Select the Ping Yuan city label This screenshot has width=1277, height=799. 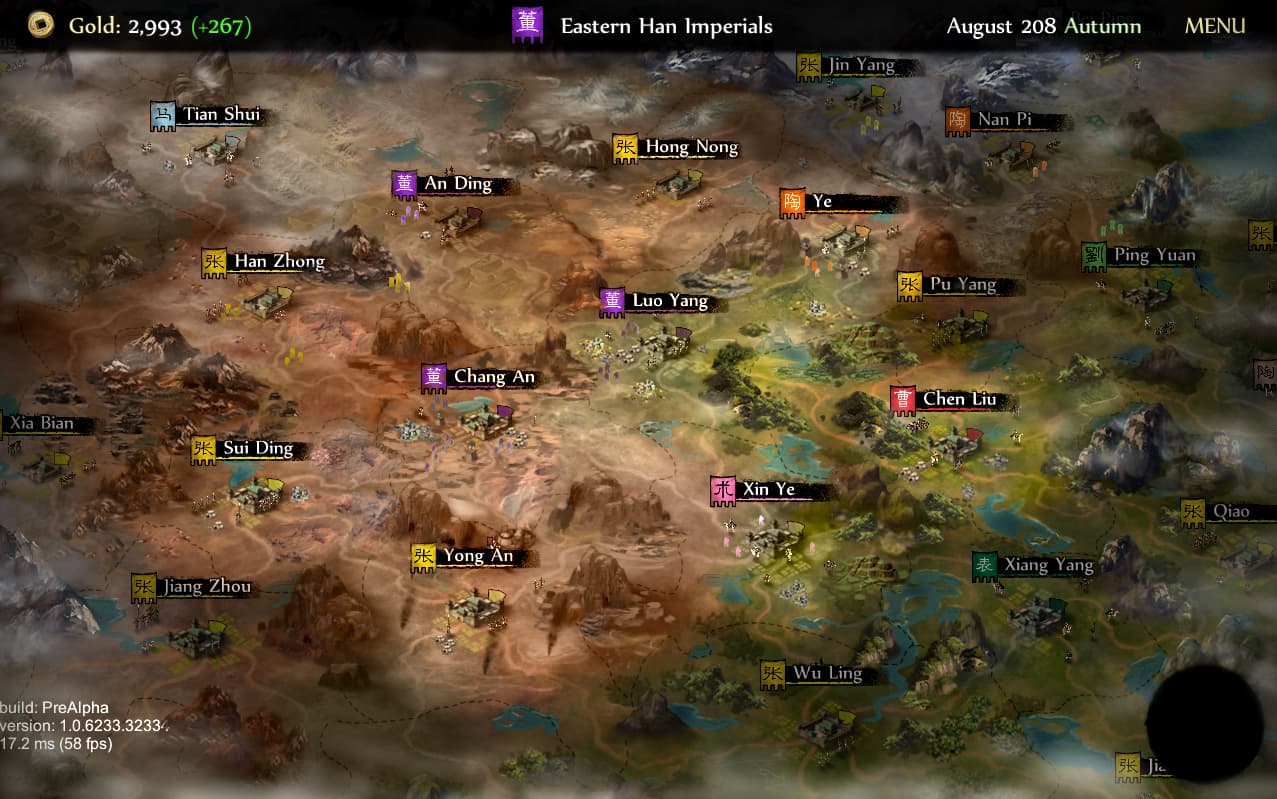[x=1154, y=255]
